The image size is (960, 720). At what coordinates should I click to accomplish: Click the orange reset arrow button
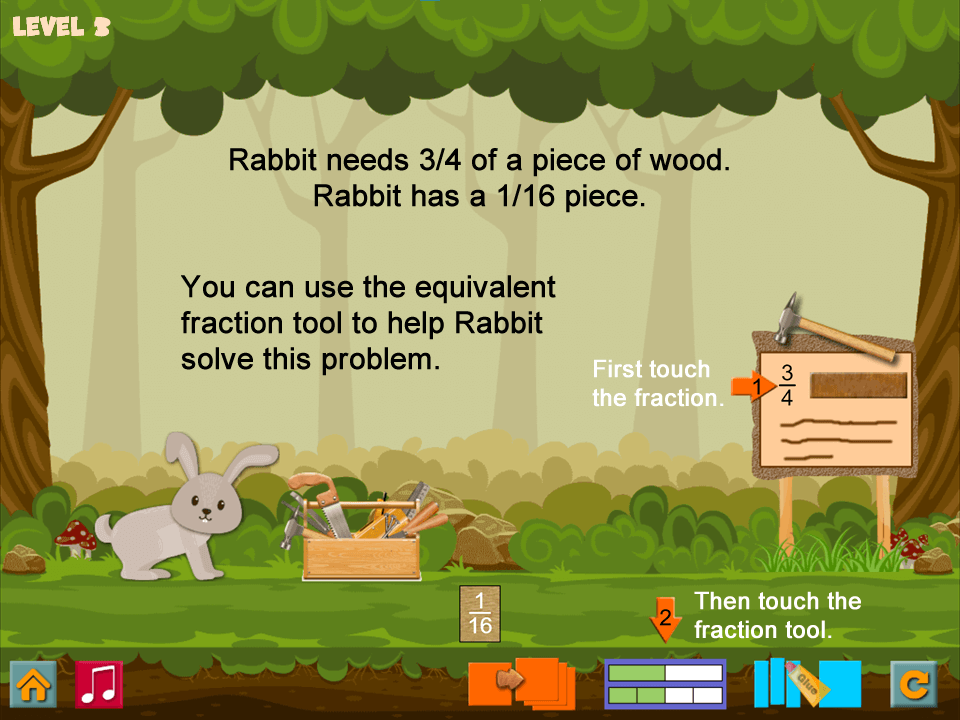(x=914, y=685)
